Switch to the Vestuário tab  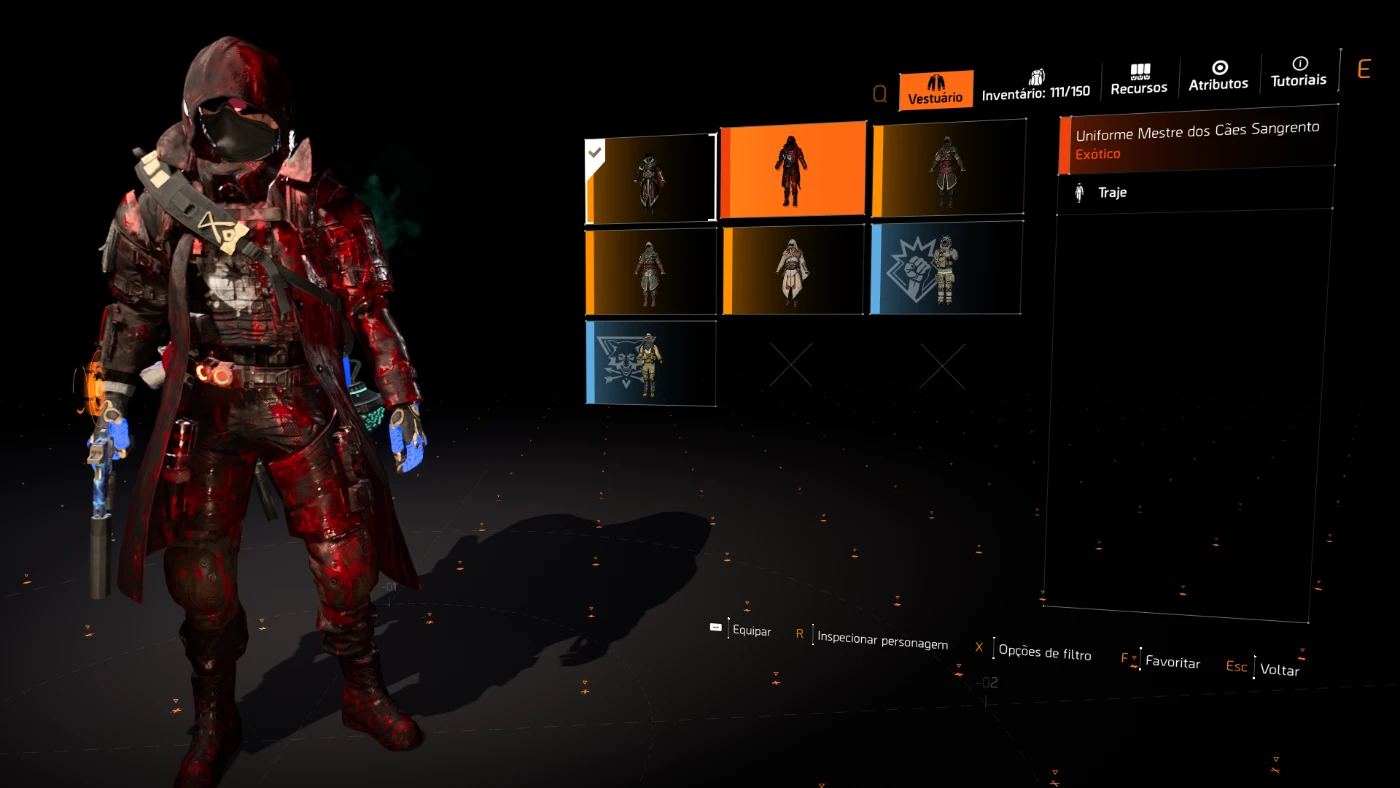935,90
